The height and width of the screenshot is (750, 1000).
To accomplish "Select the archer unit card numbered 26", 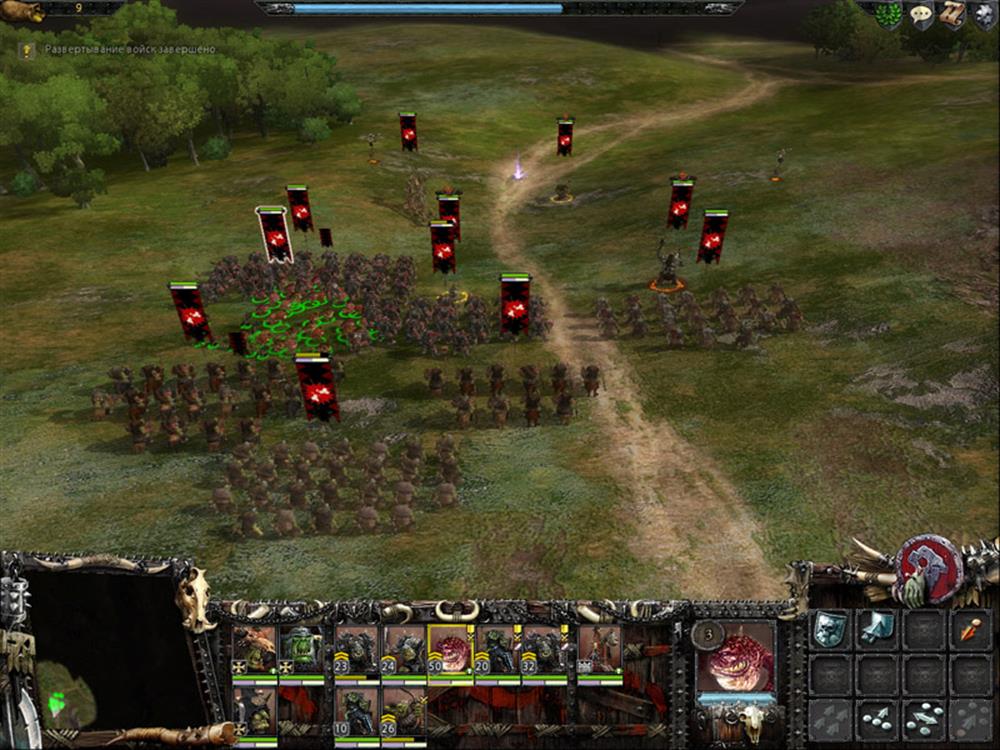I will click(x=403, y=710).
